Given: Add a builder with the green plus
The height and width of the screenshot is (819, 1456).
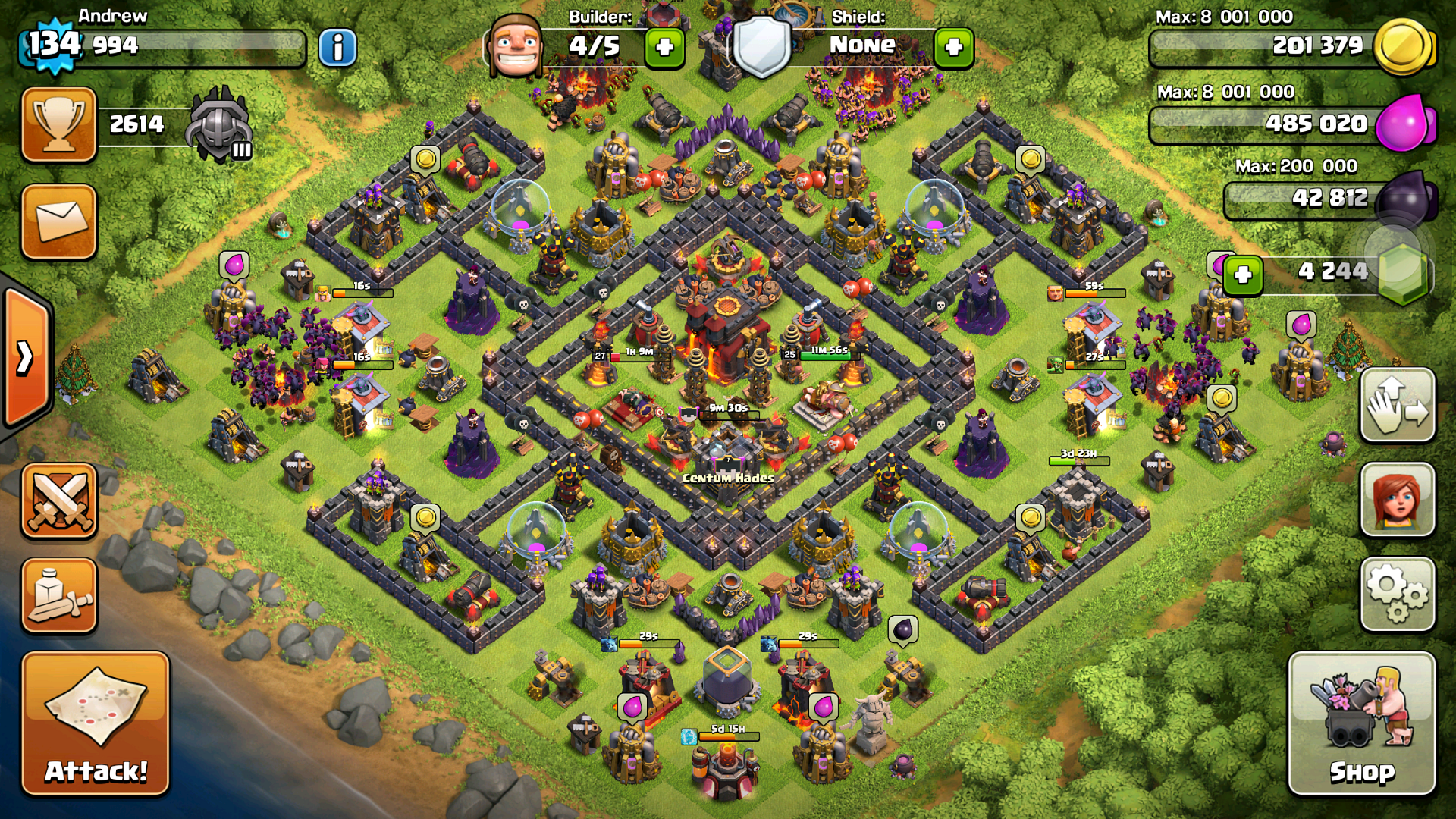Looking at the screenshot, I should 664,48.
